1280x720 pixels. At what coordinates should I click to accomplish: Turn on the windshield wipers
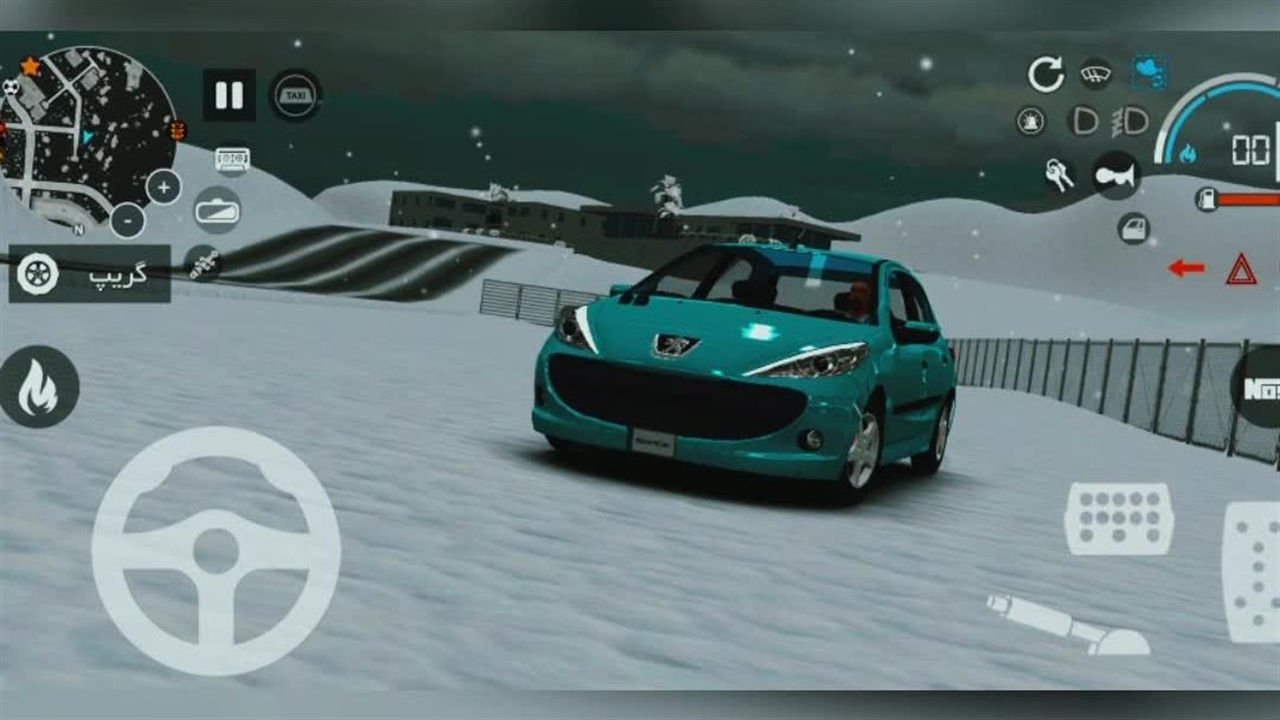click(1096, 73)
